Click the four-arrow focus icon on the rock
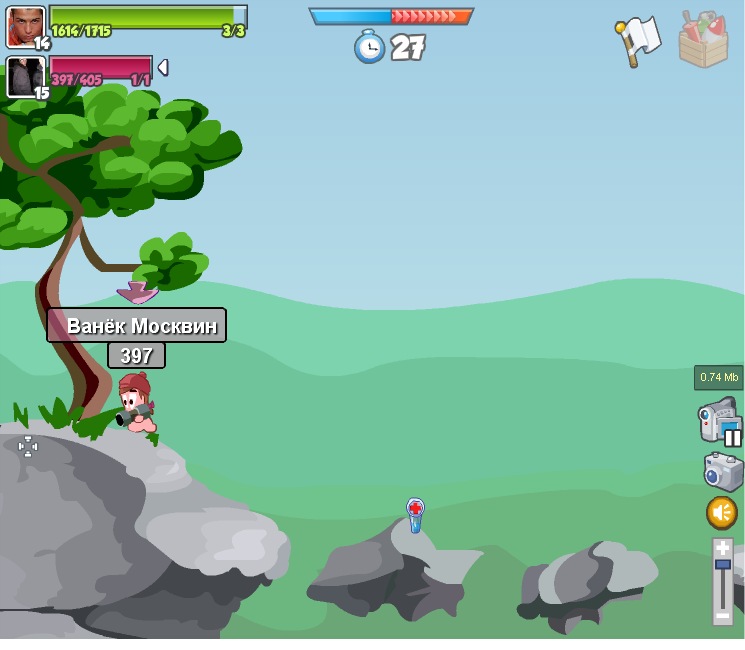745x650 pixels. tap(28, 447)
